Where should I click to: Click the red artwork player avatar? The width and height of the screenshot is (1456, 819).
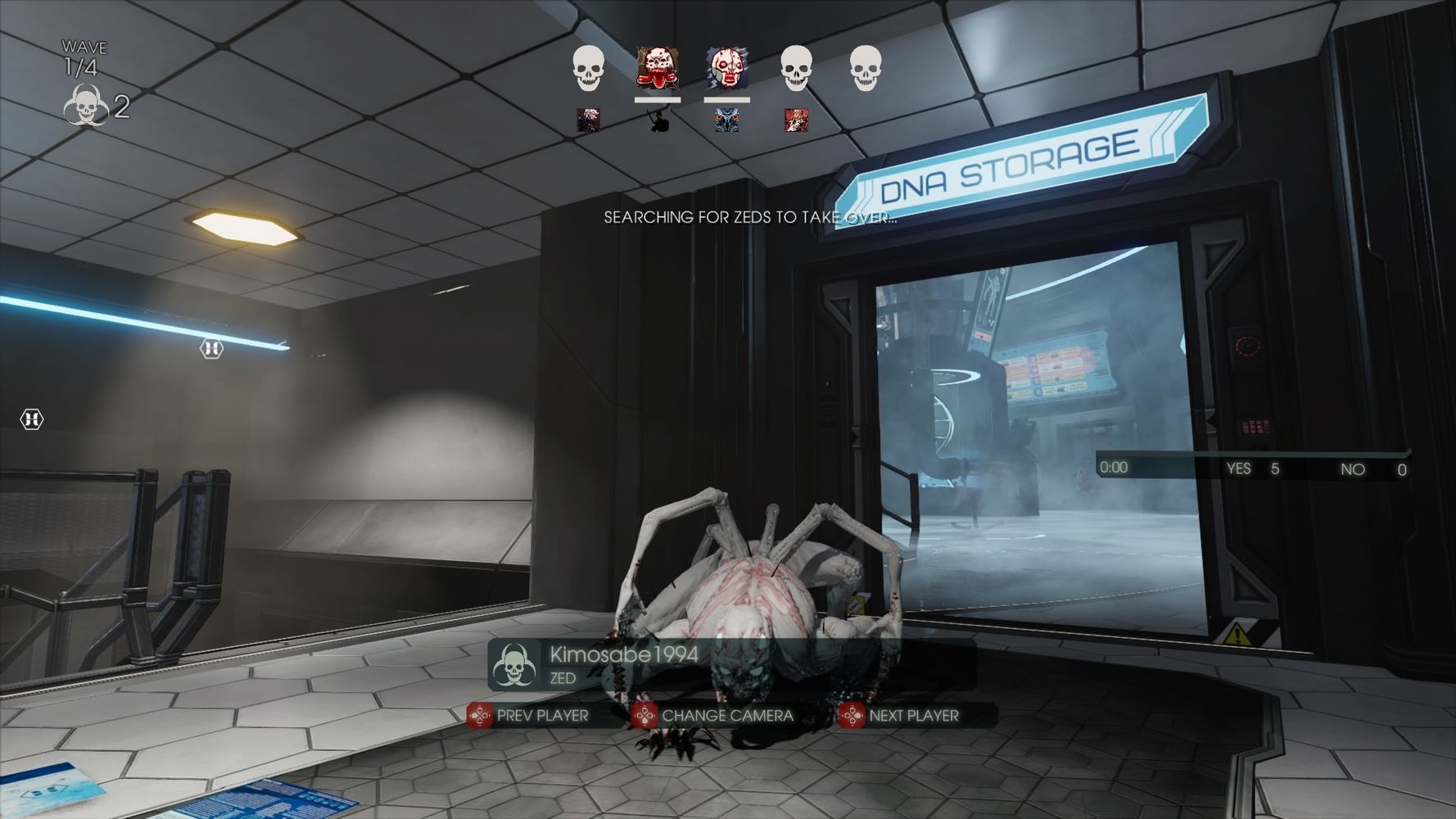[796, 120]
